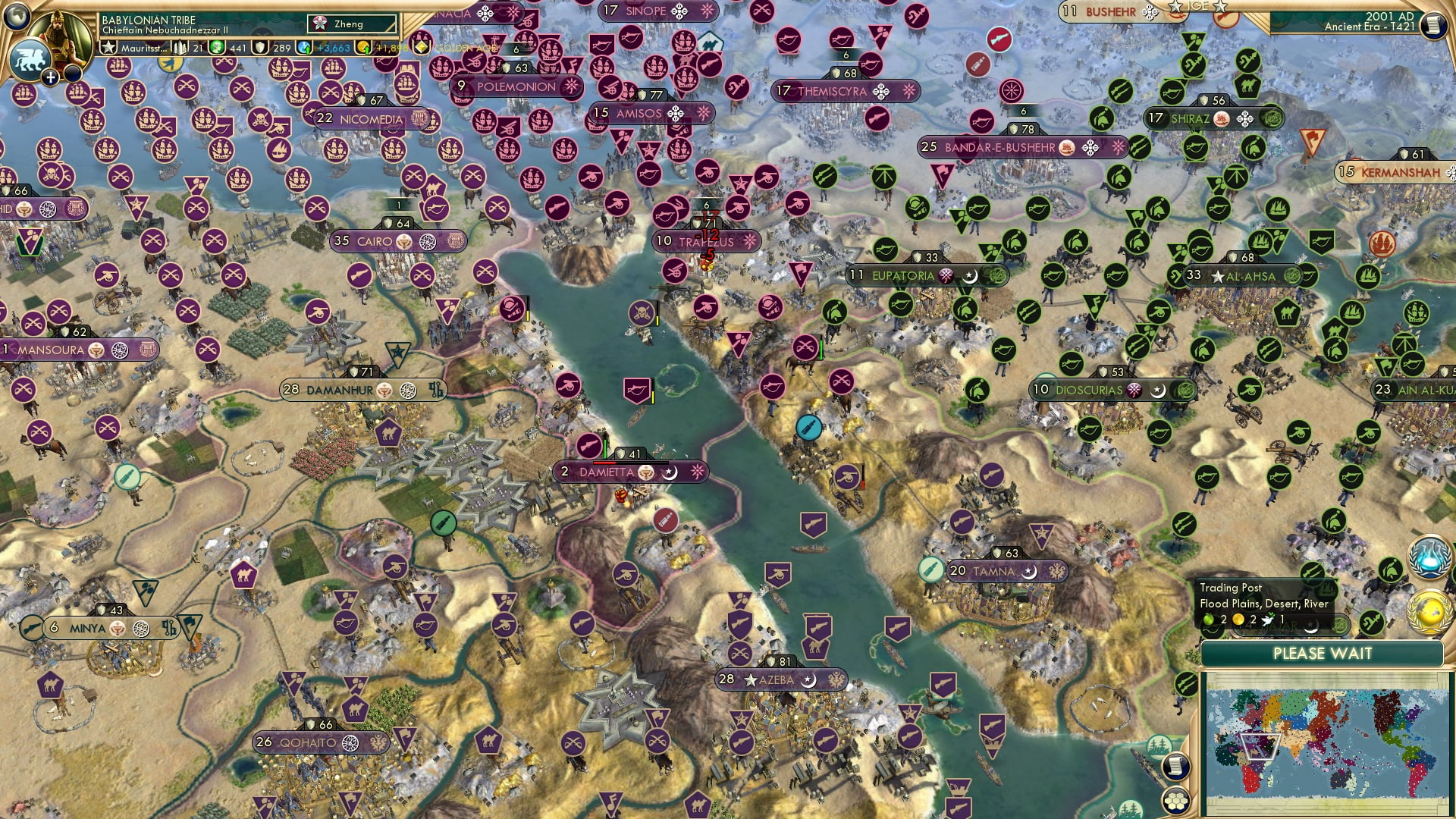Toggle strategic view with the hex grid icon
This screenshot has width=1456, height=819.
point(1174,801)
